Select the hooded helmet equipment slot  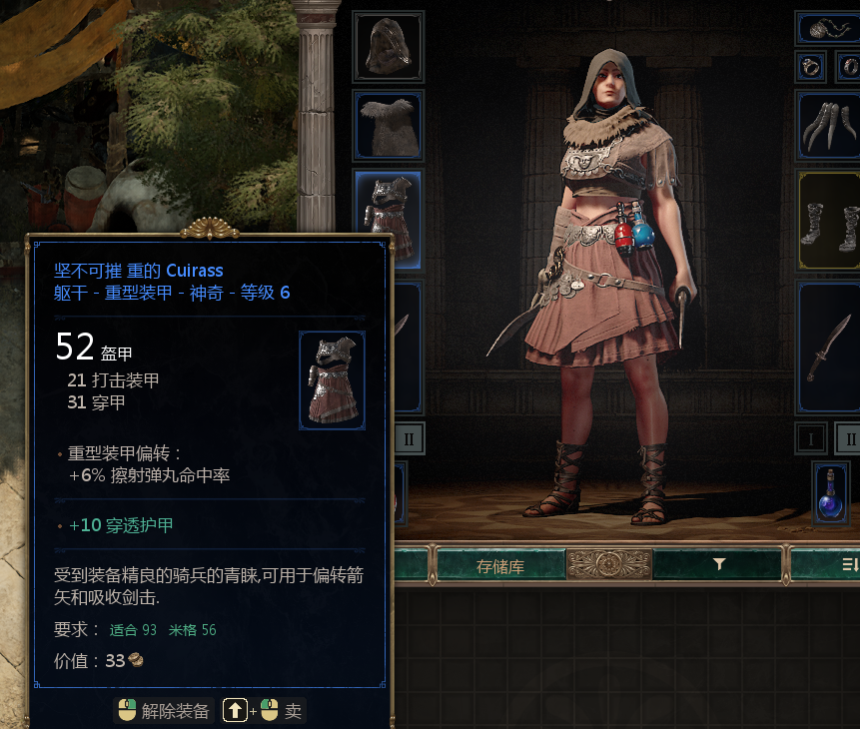[388, 46]
